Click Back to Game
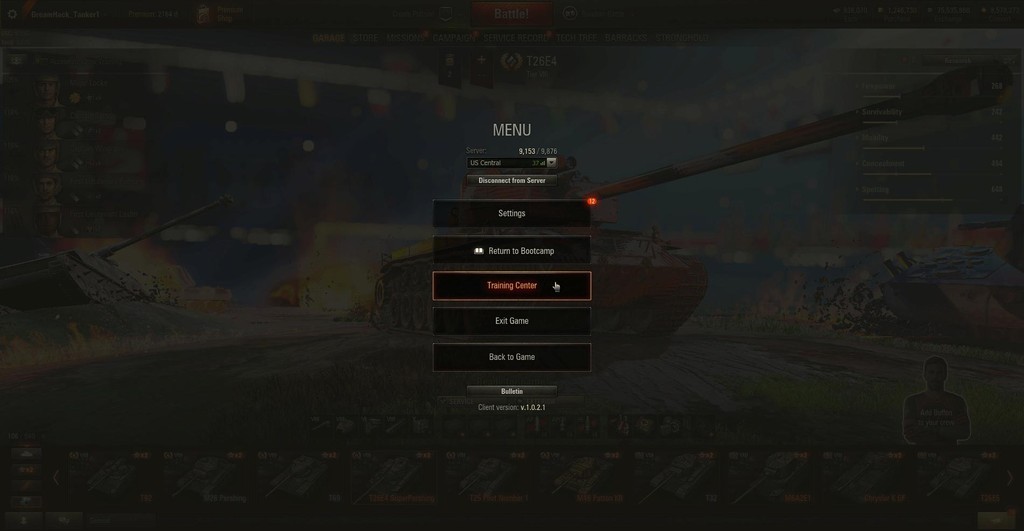 point(511,357)
